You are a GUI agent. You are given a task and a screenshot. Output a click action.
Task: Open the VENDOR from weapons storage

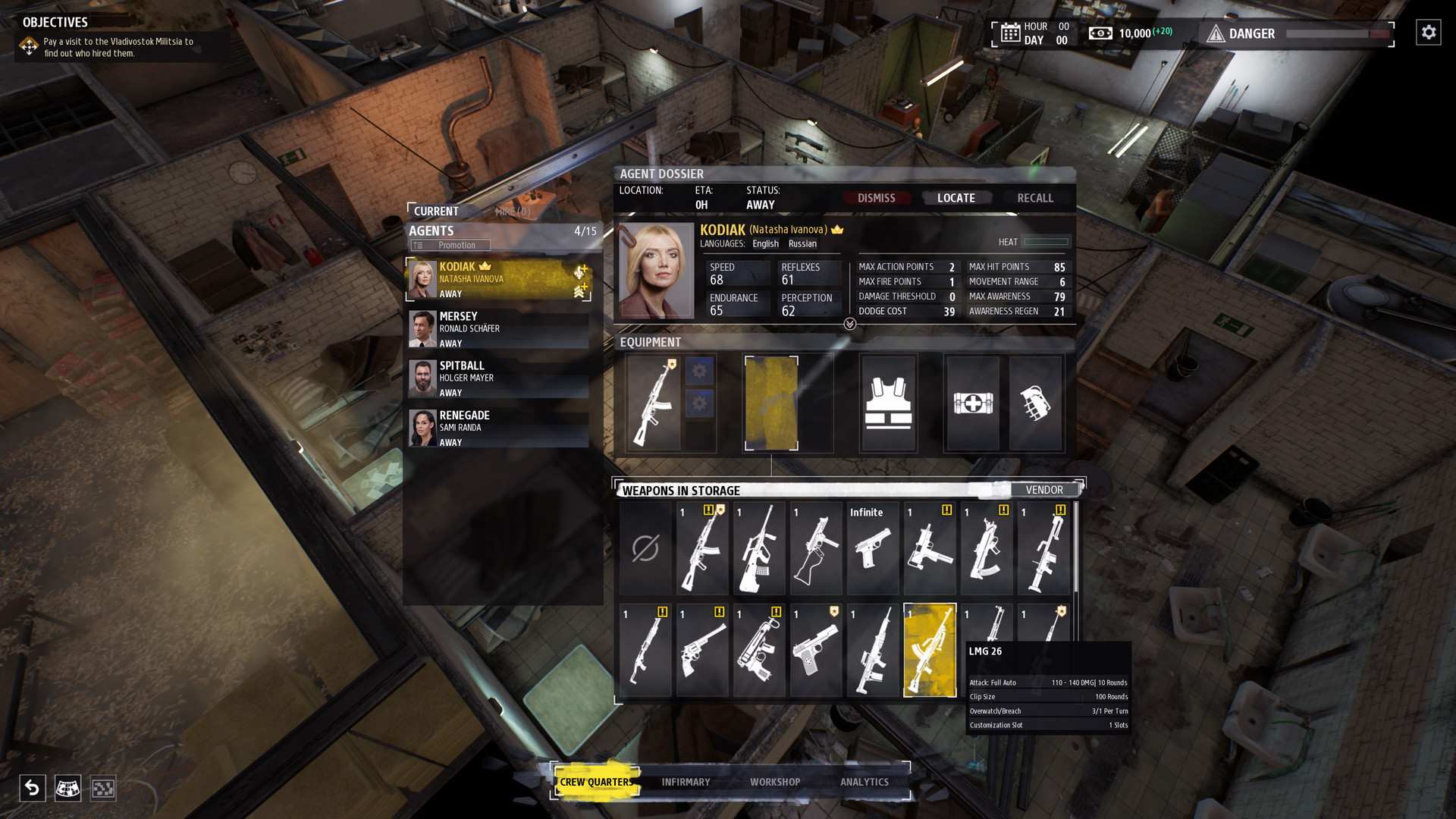[1044, 490]
